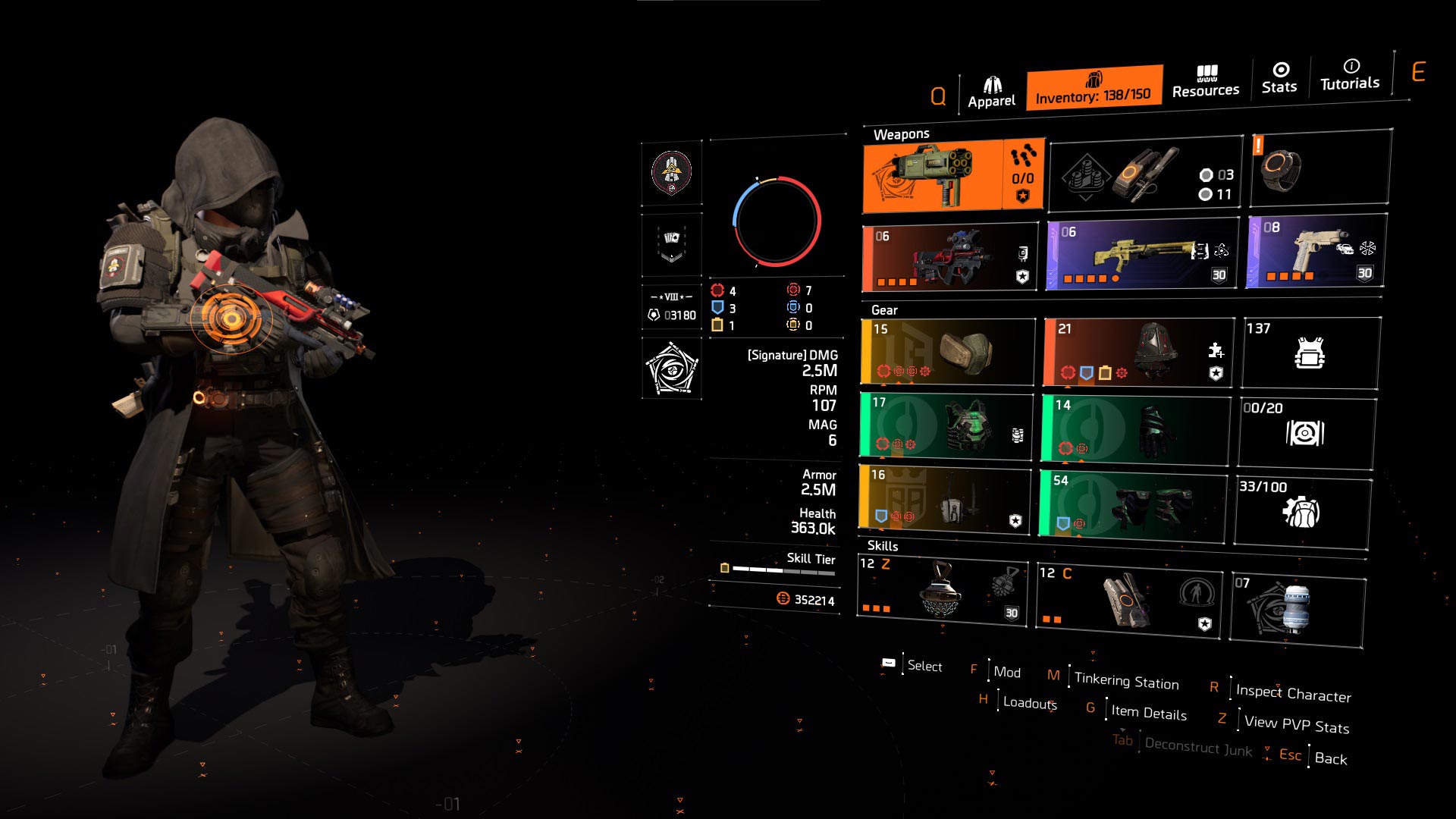
Task: Open the Stats tab
Action: (1279, 78)
